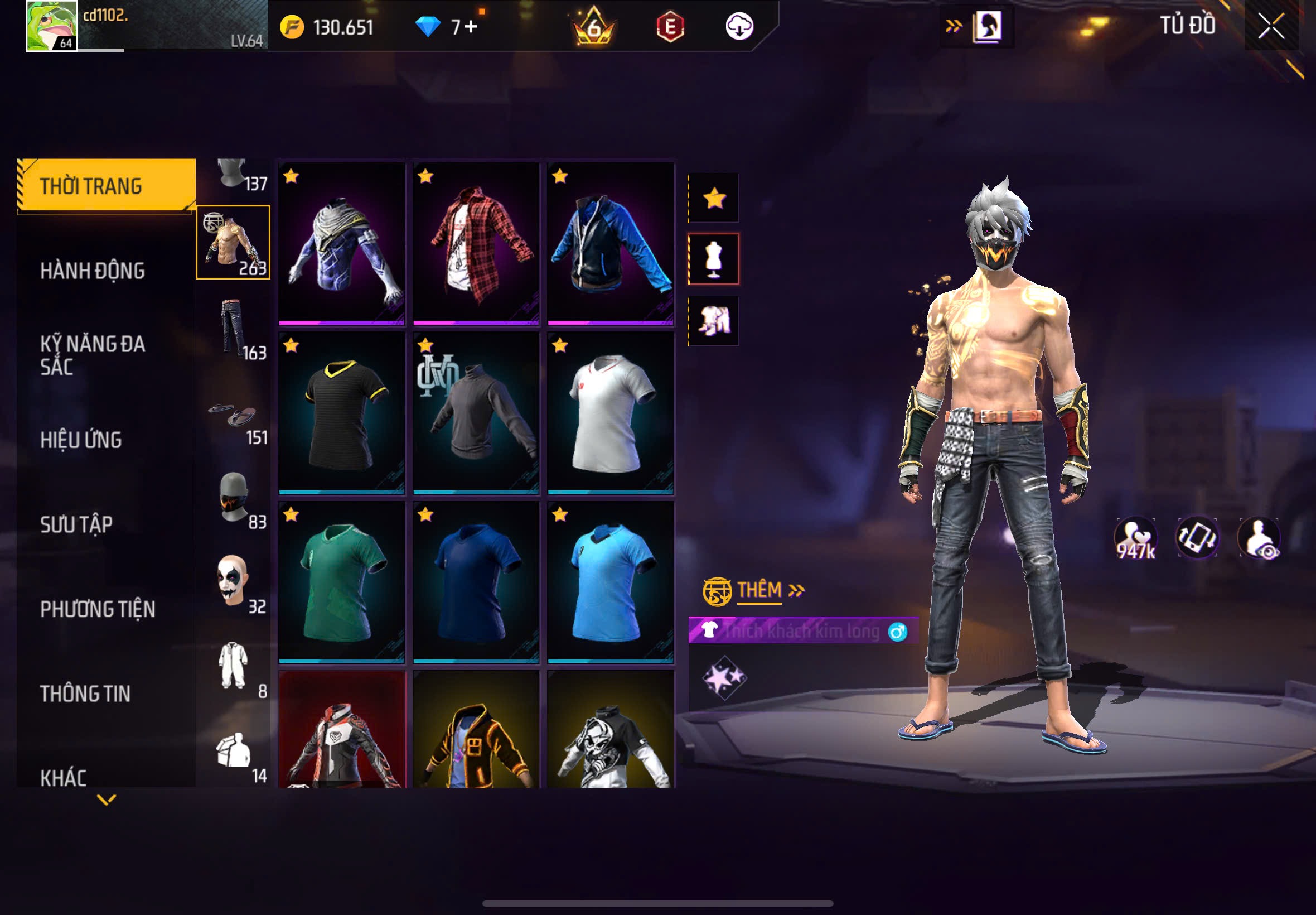The image size is (1316, 915).
Task: Show favorites with the star filter
Action: click(x=714, y=199)
